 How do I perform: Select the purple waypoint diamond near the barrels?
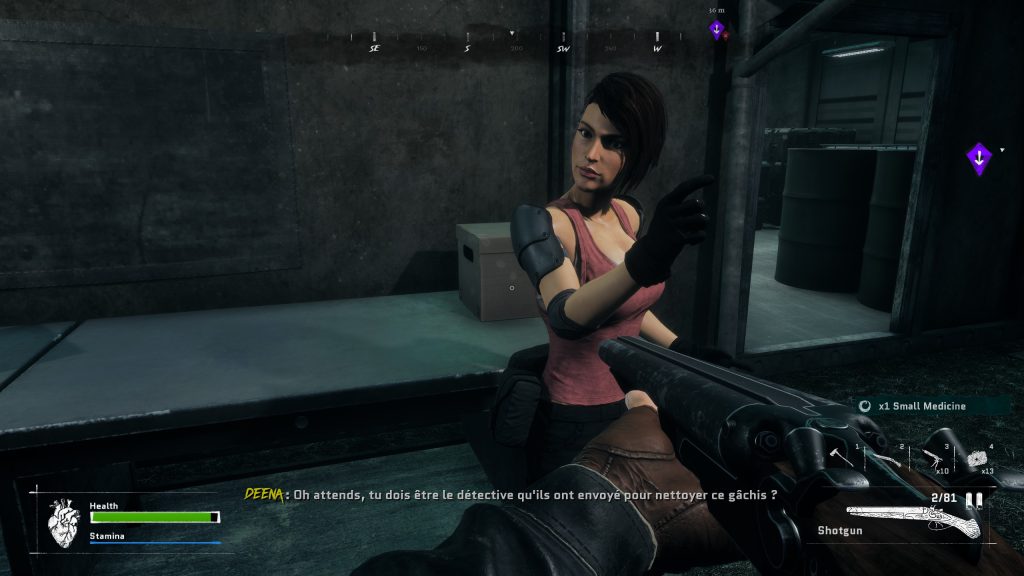tap(979, 157)
